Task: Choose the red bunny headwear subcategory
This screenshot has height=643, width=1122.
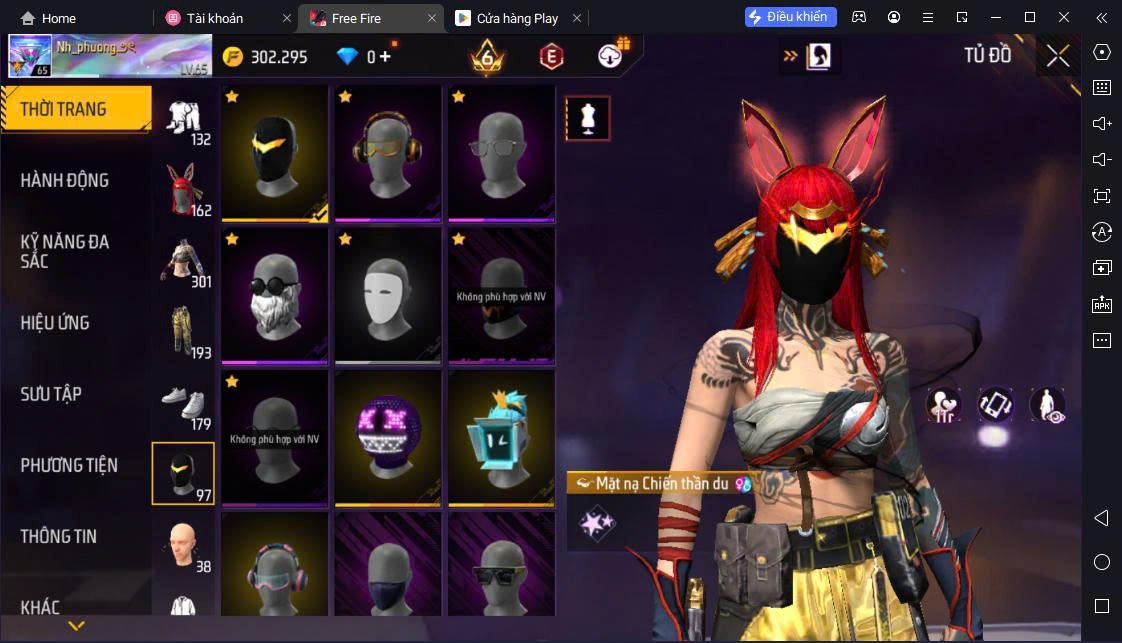Action: point(183,190)
